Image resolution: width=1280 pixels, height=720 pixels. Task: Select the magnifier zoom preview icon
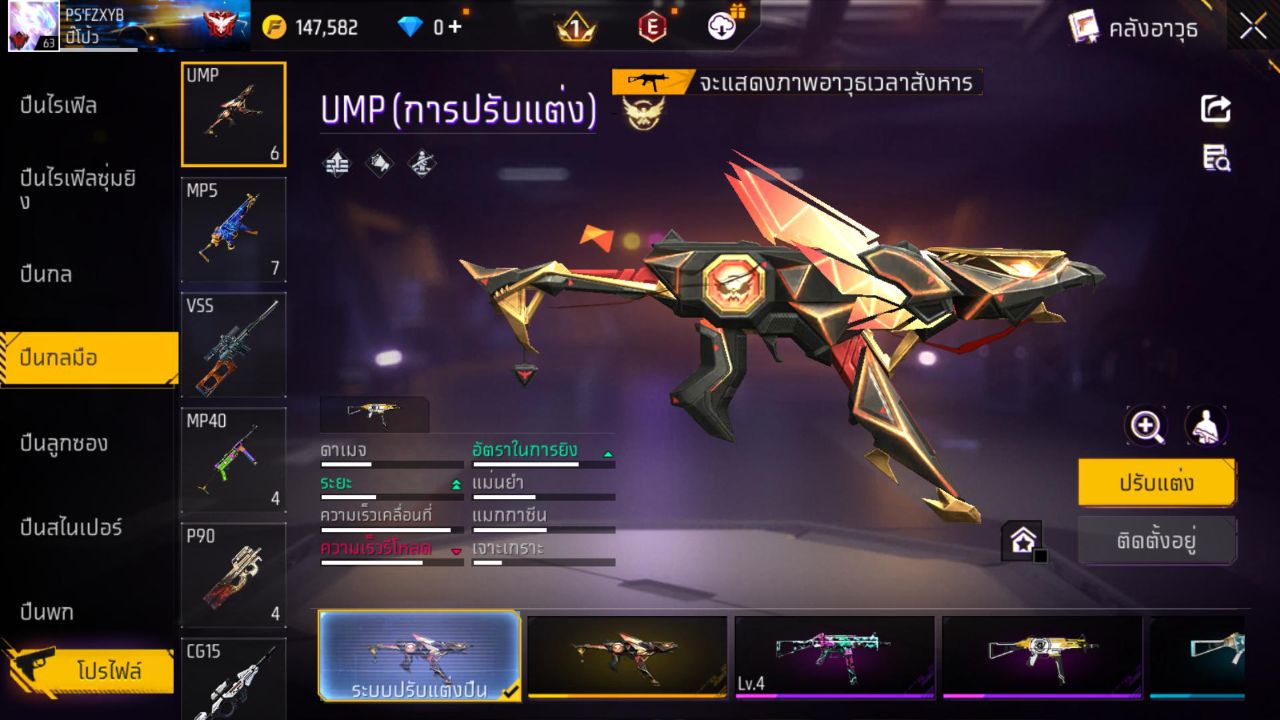pyautogui.click(x=1146, y=425)
